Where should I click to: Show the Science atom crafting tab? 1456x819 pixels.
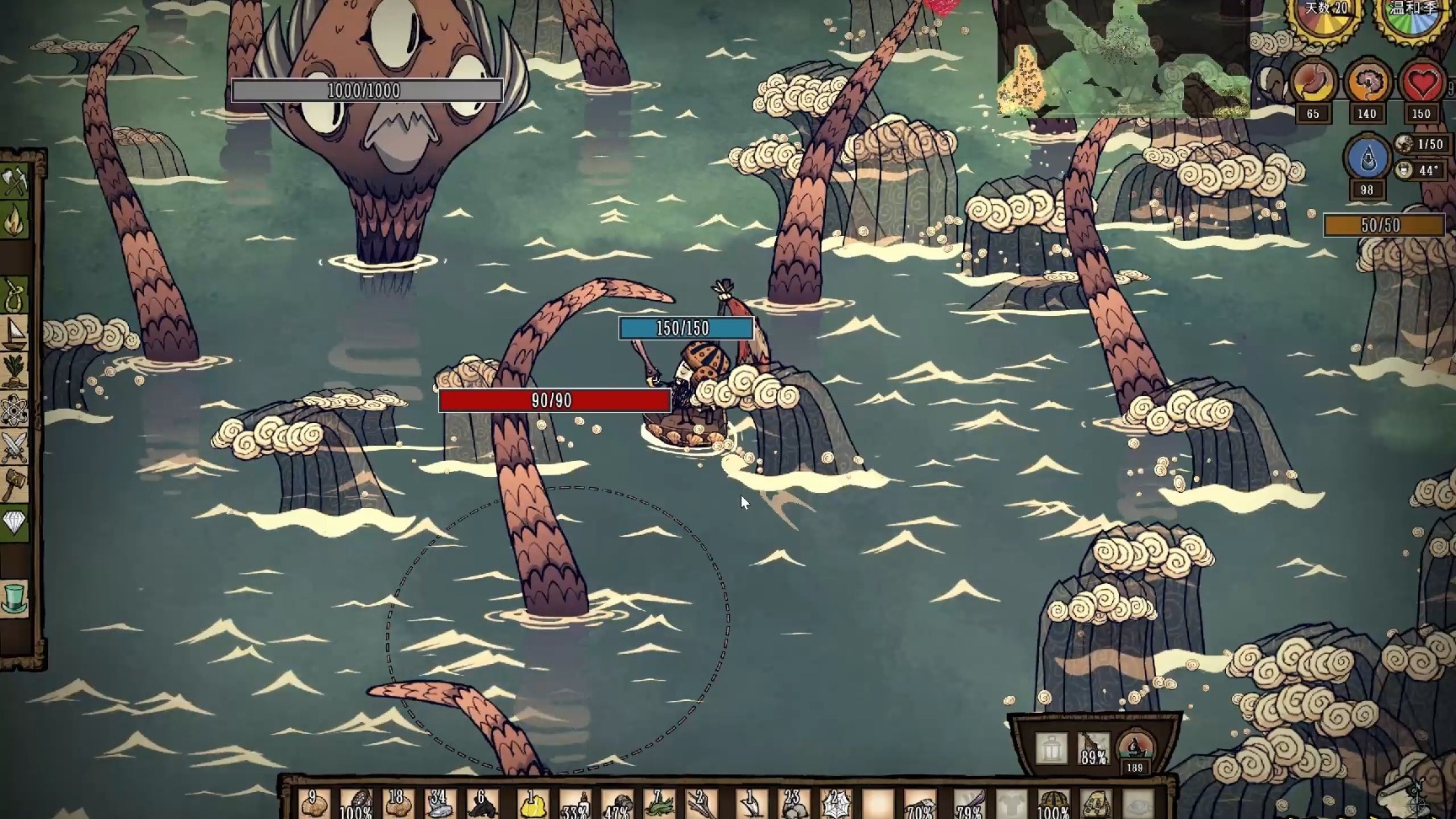(14, 410)
